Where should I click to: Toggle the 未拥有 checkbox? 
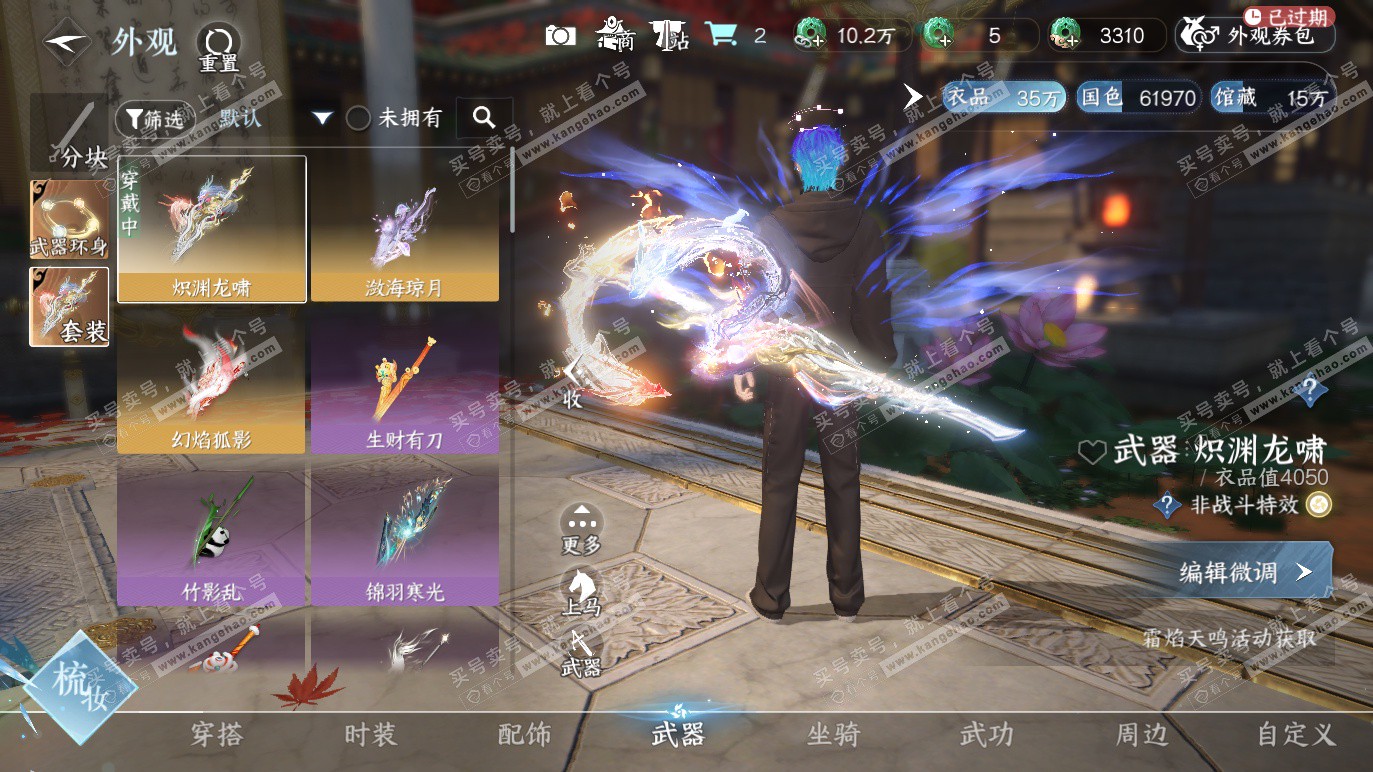coord(358,118)
